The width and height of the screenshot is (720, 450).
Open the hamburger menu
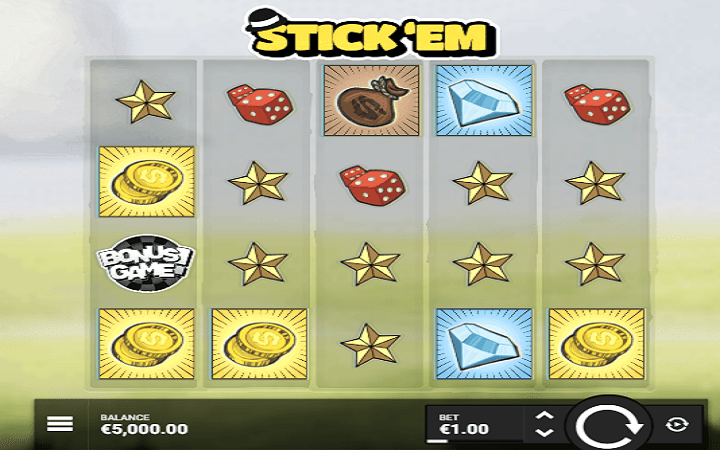coord(60,424)
